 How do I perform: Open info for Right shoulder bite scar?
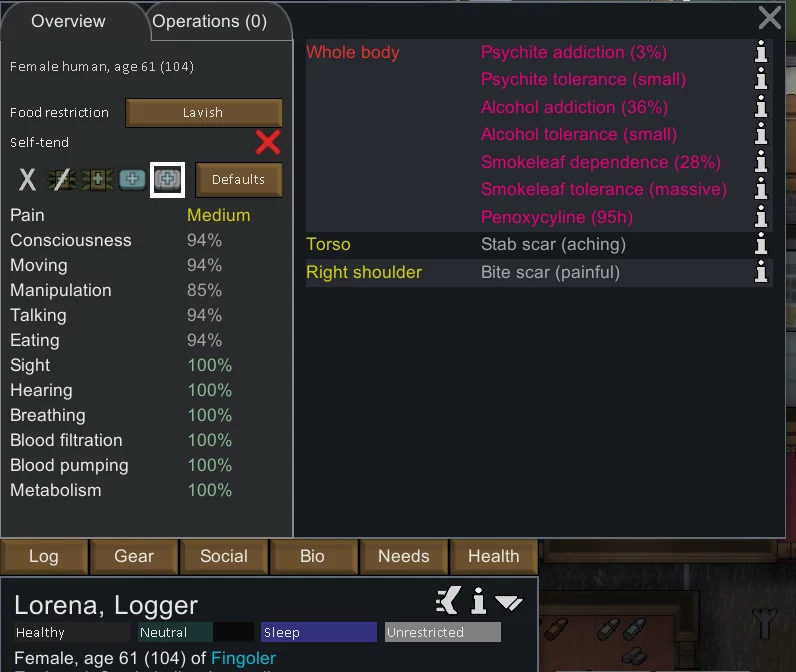(761, 272)
